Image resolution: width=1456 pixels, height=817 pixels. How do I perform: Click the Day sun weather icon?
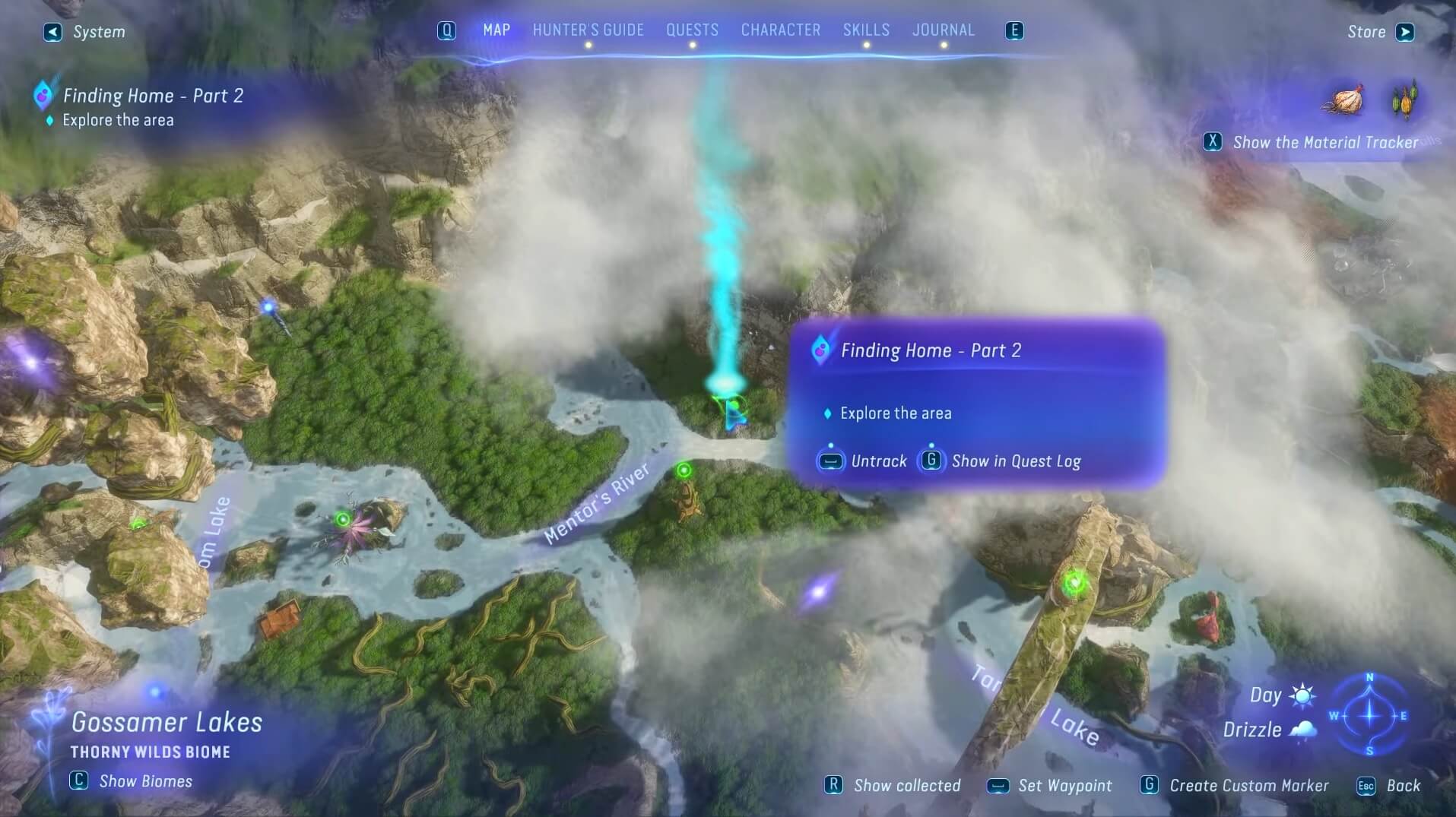[x=1302, y=695]
